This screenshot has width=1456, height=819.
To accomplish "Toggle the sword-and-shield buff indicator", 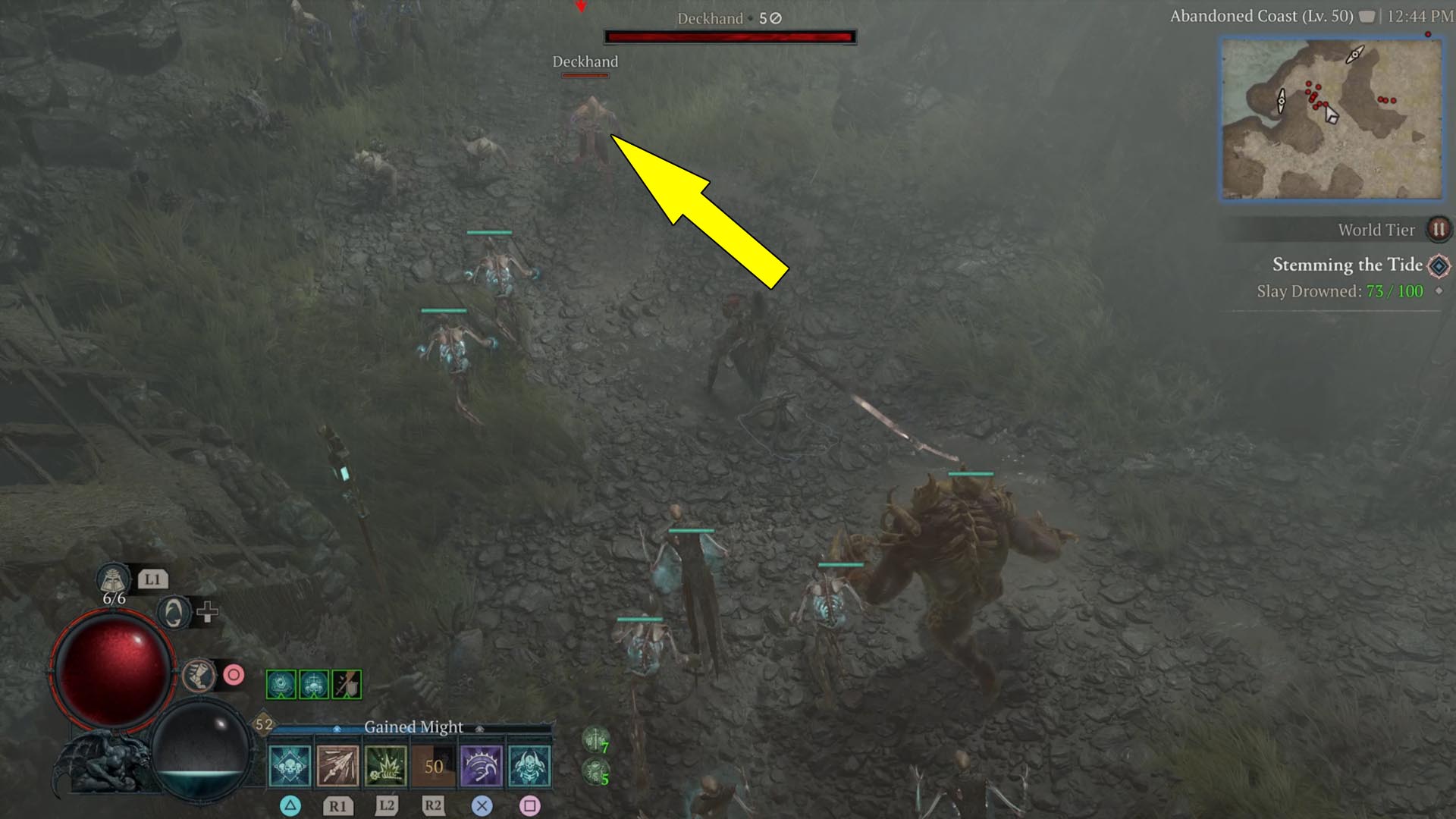I will pyautogui.click(x=347, y=684).
